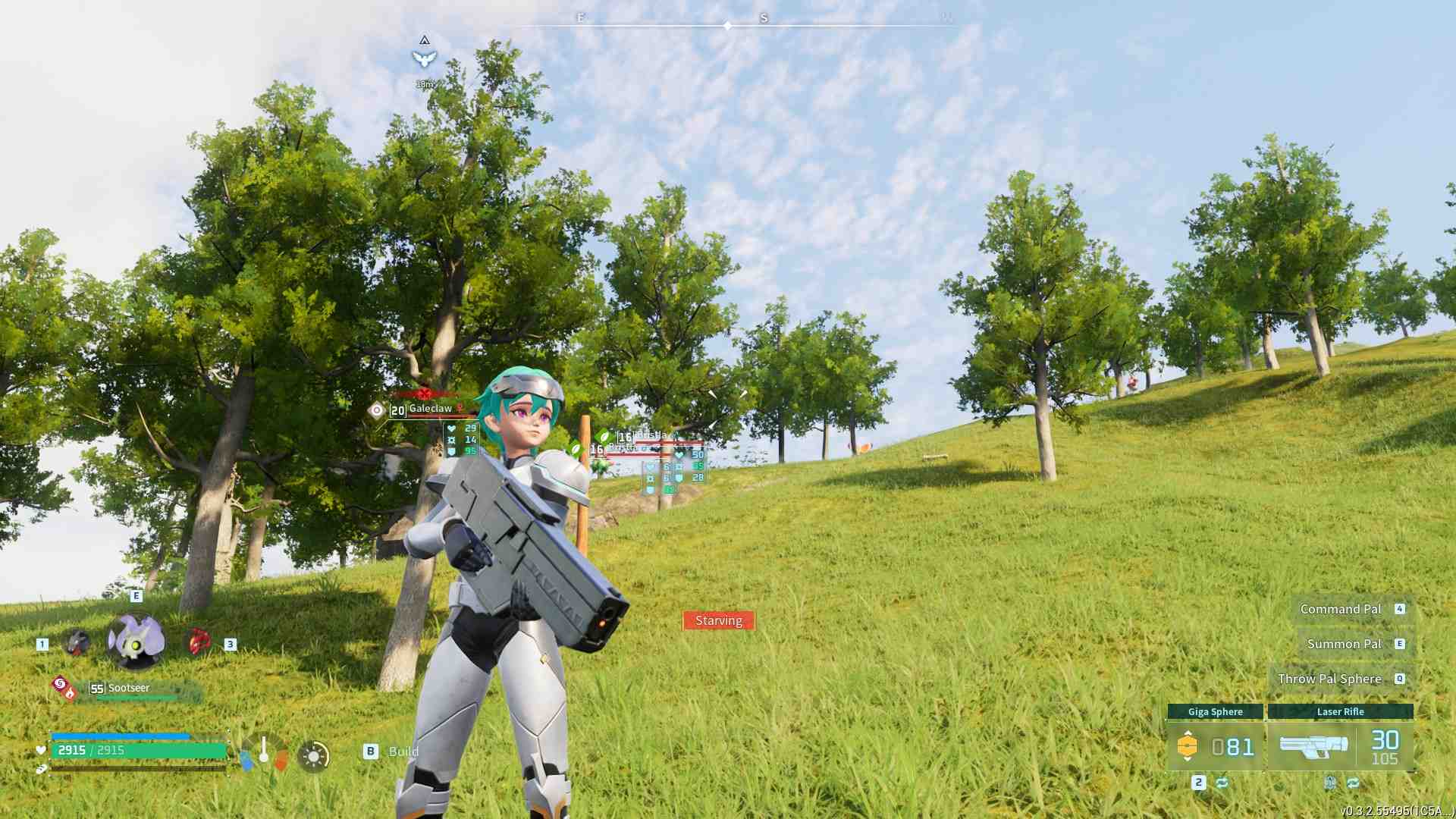The height and width of the screenshot is (819, 1456).
Task: Select the Giga Sphere hexagon icon
Action: 1188,745
